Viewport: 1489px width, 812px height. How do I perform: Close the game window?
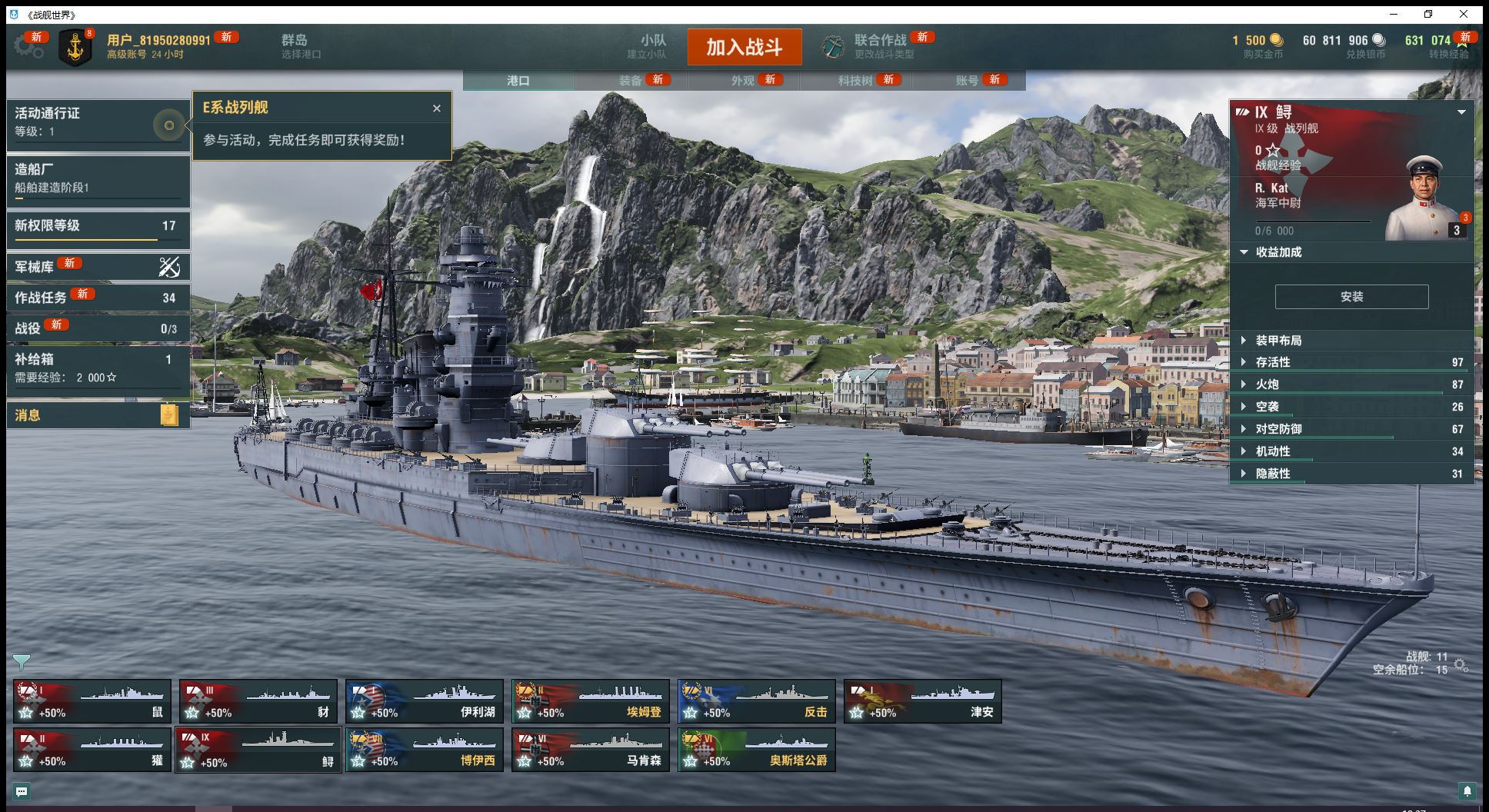click(x=1464, y=14)
